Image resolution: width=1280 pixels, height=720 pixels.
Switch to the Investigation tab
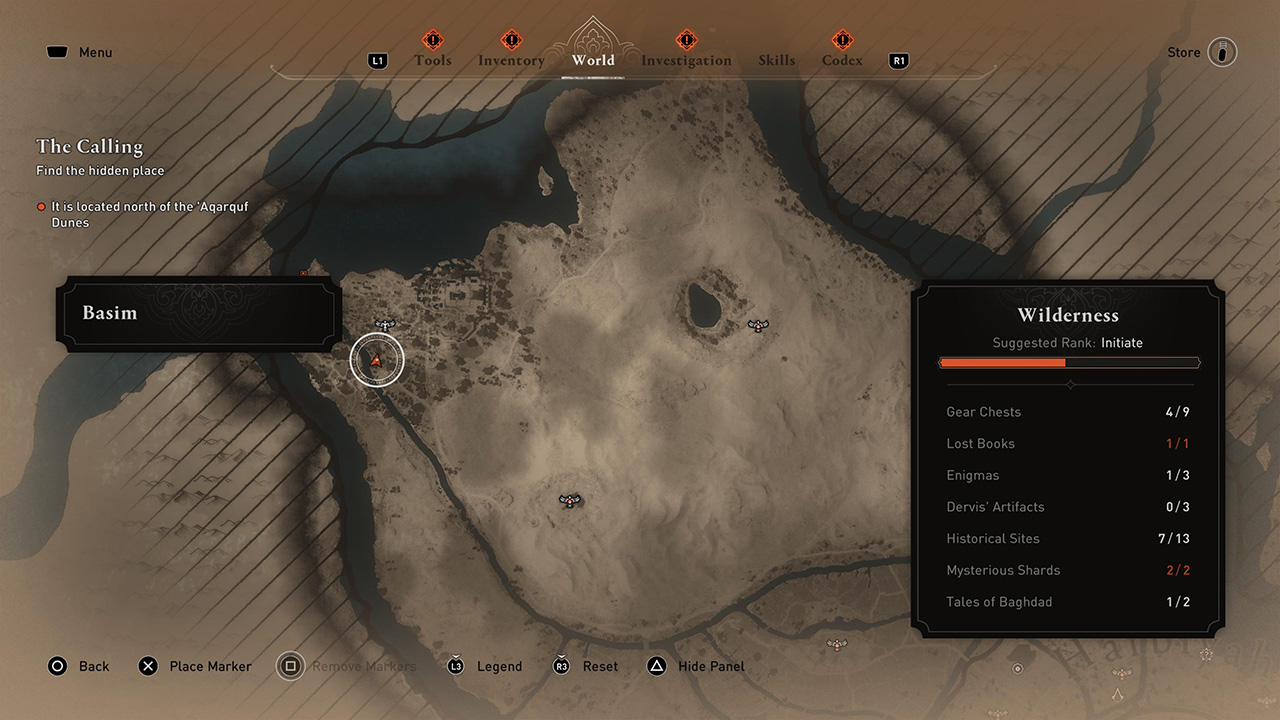pos(686,60)
